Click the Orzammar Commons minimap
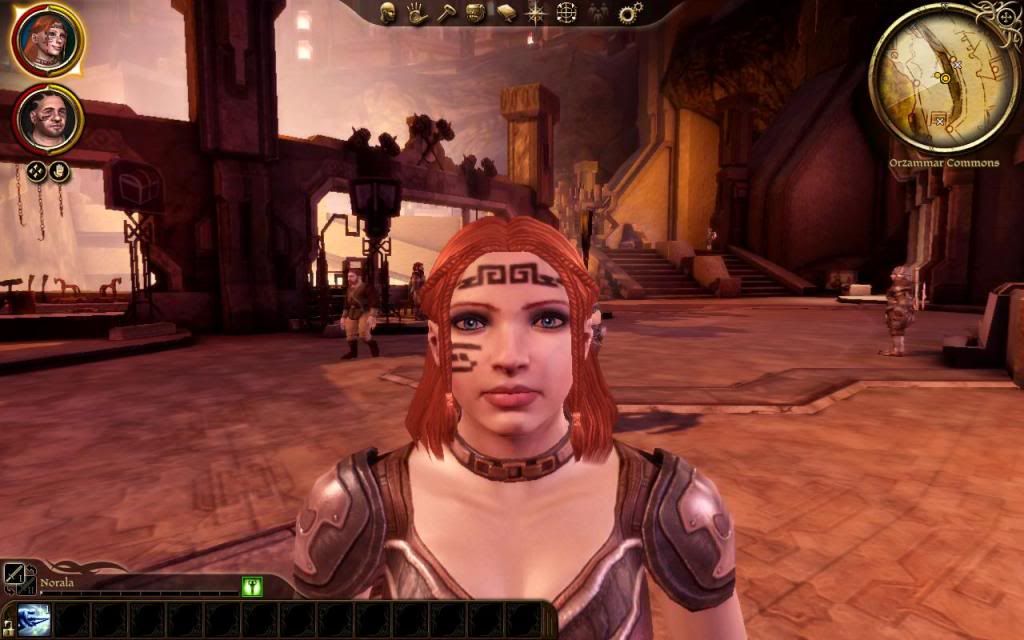1024x640 pixels. tap(943, 78)
